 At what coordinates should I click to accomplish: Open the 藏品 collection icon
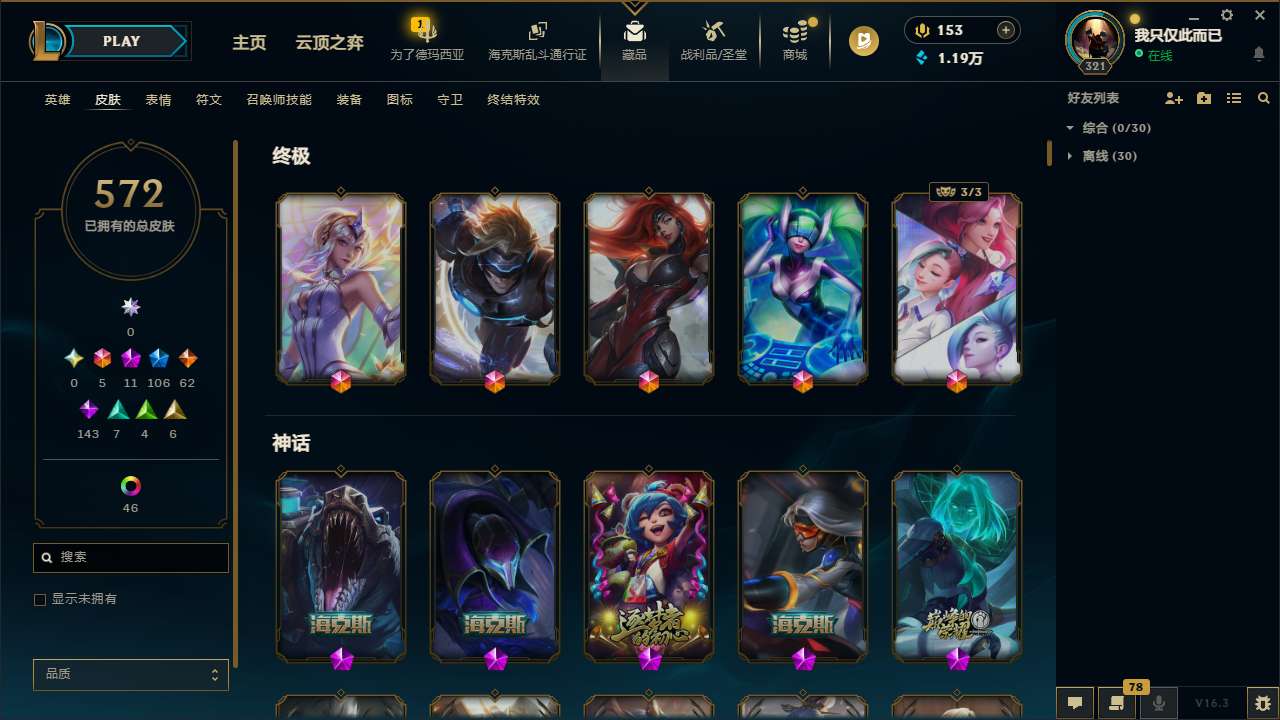[x=634, y=40]
